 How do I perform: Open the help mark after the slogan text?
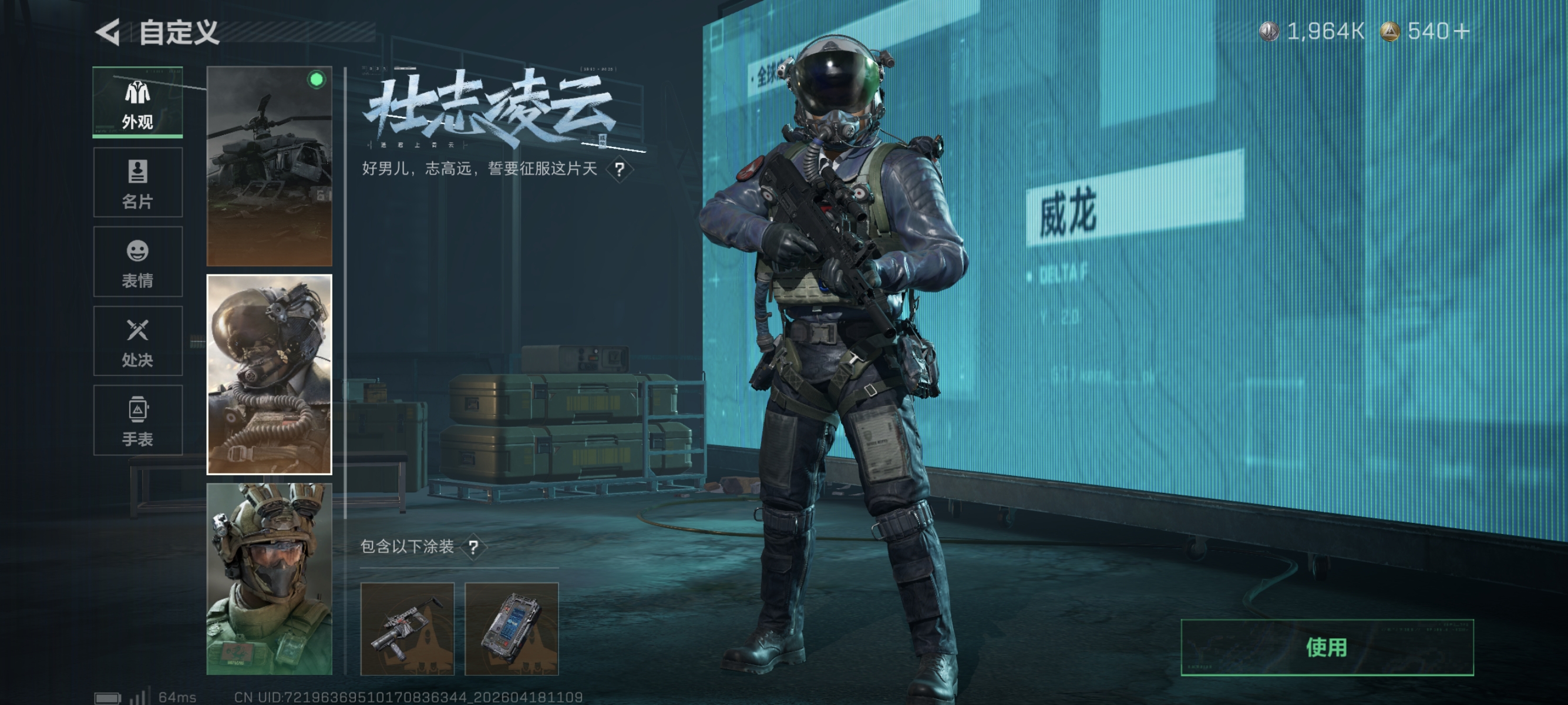[620, 170]
